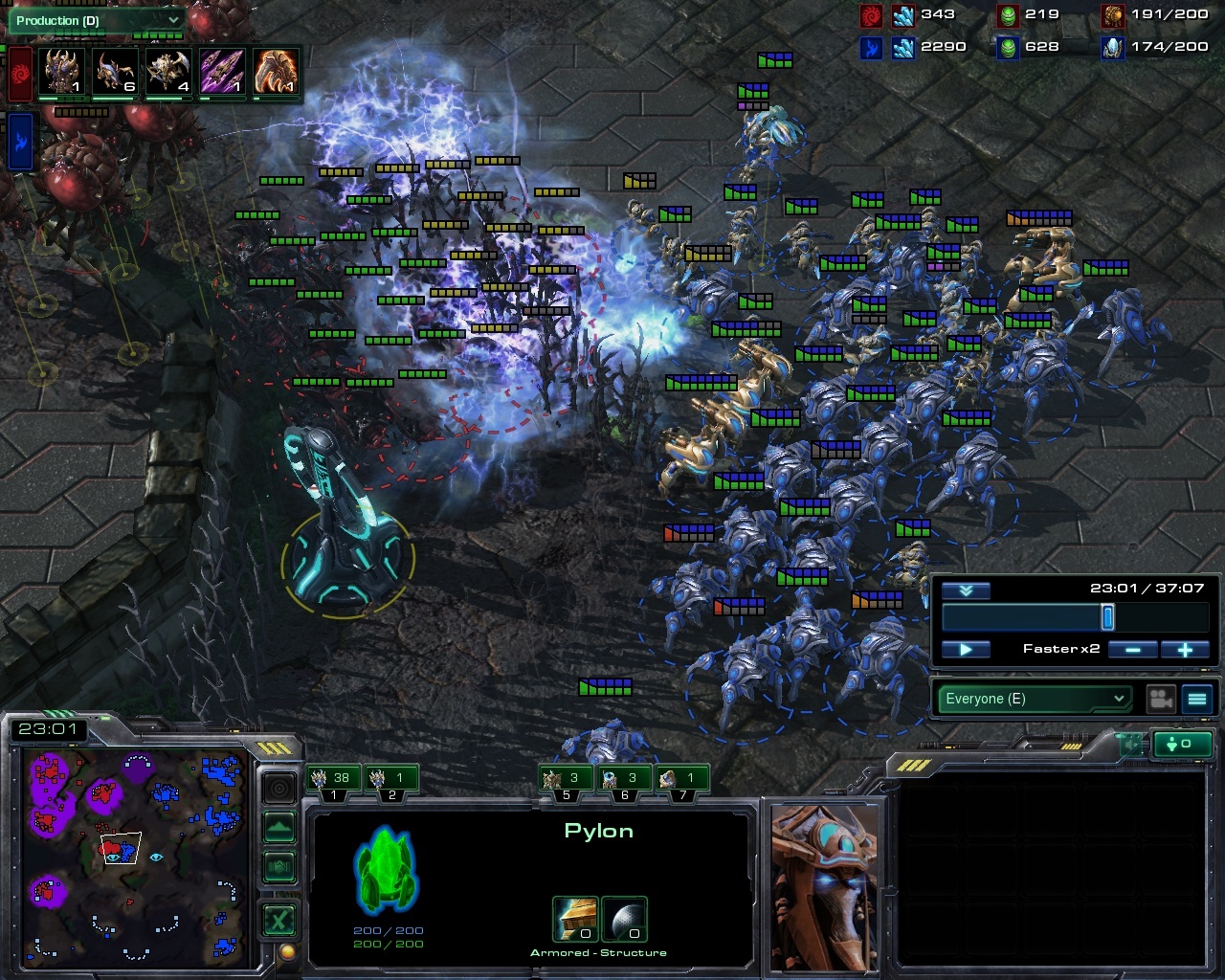
Task: Select the red Zerg player tab
Action: point(20,74)
